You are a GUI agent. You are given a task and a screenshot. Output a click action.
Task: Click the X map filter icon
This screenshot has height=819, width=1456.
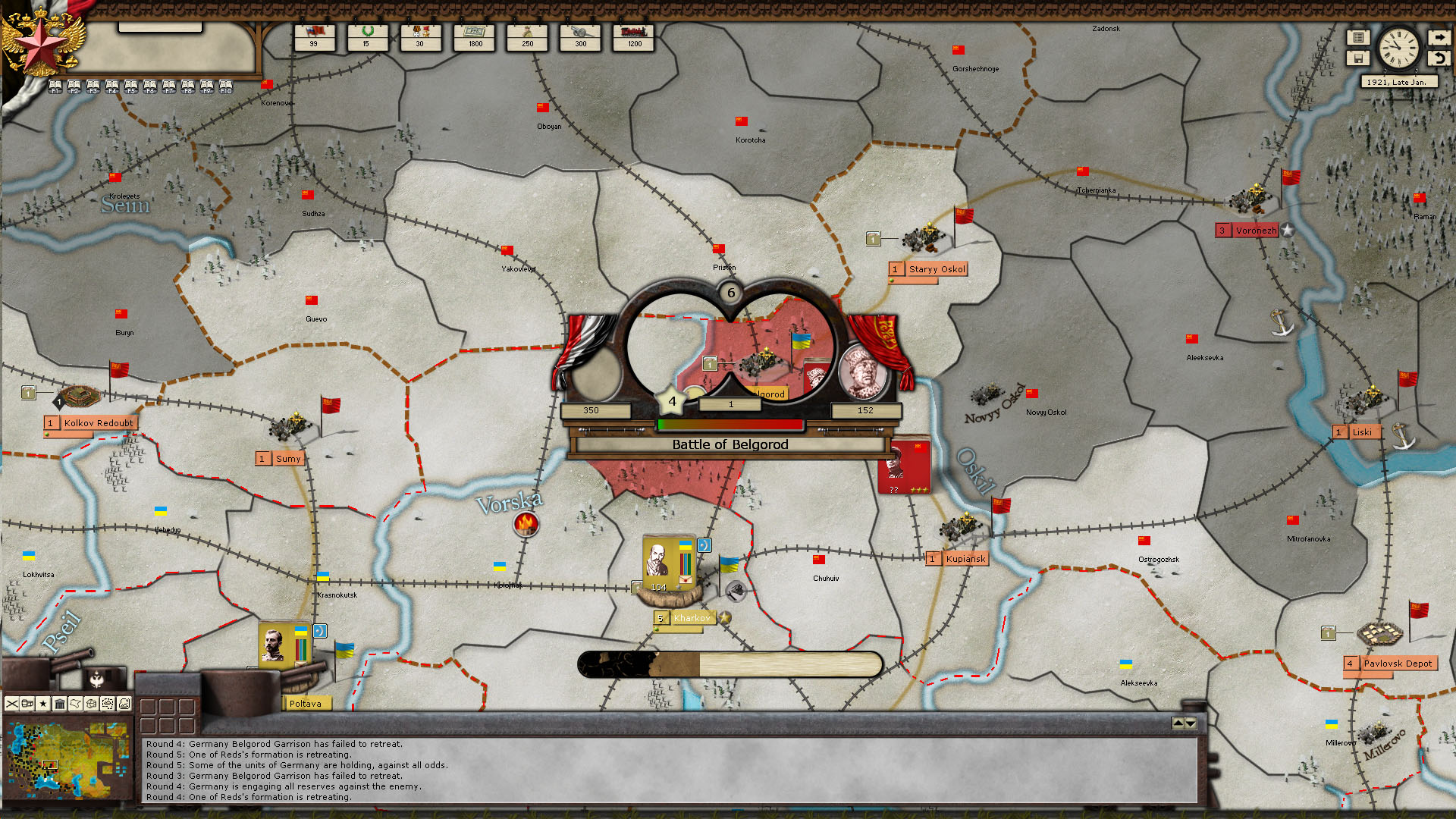coord(11,703)
